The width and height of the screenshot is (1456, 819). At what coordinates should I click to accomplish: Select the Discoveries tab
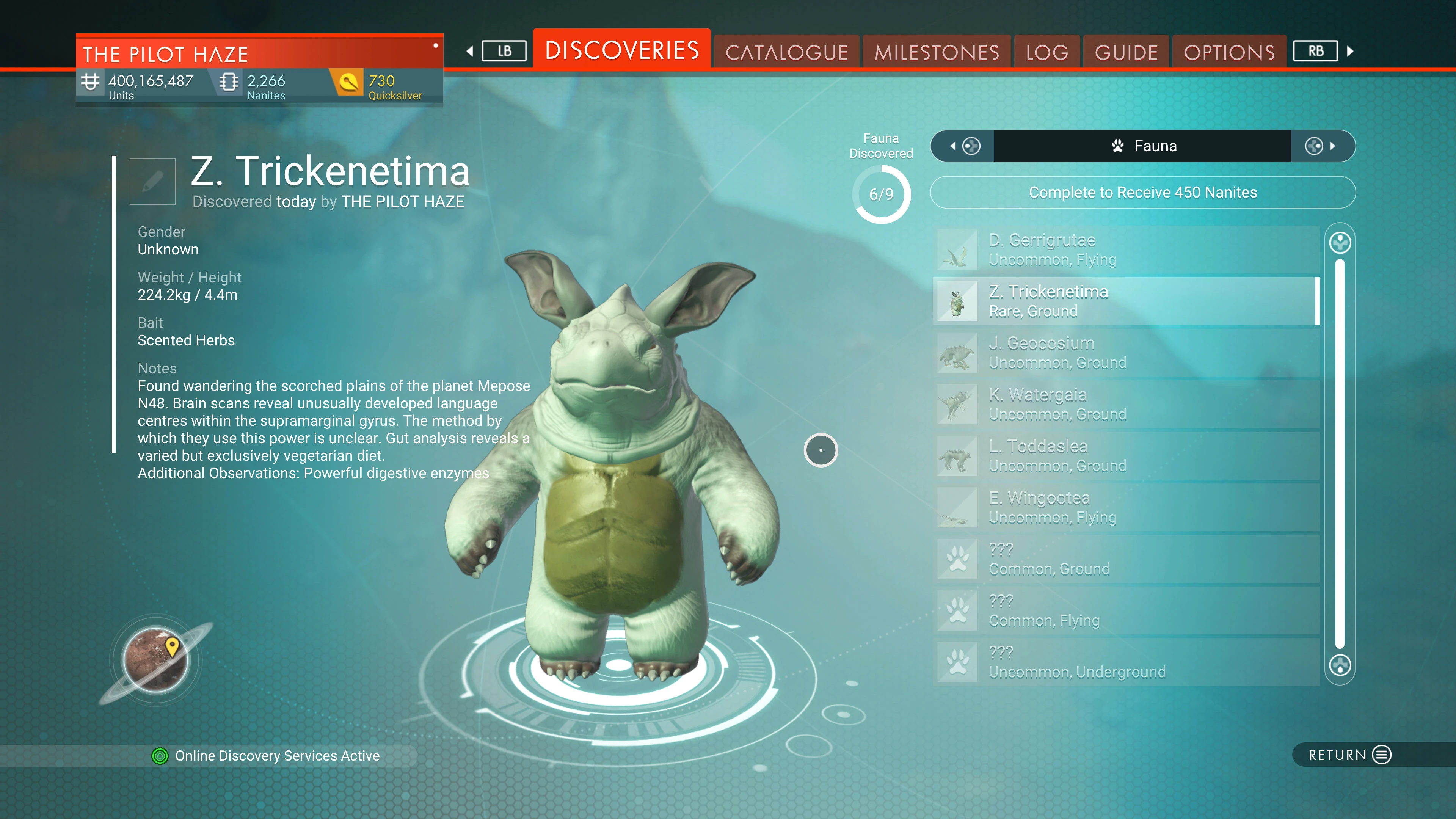[622, 50]
